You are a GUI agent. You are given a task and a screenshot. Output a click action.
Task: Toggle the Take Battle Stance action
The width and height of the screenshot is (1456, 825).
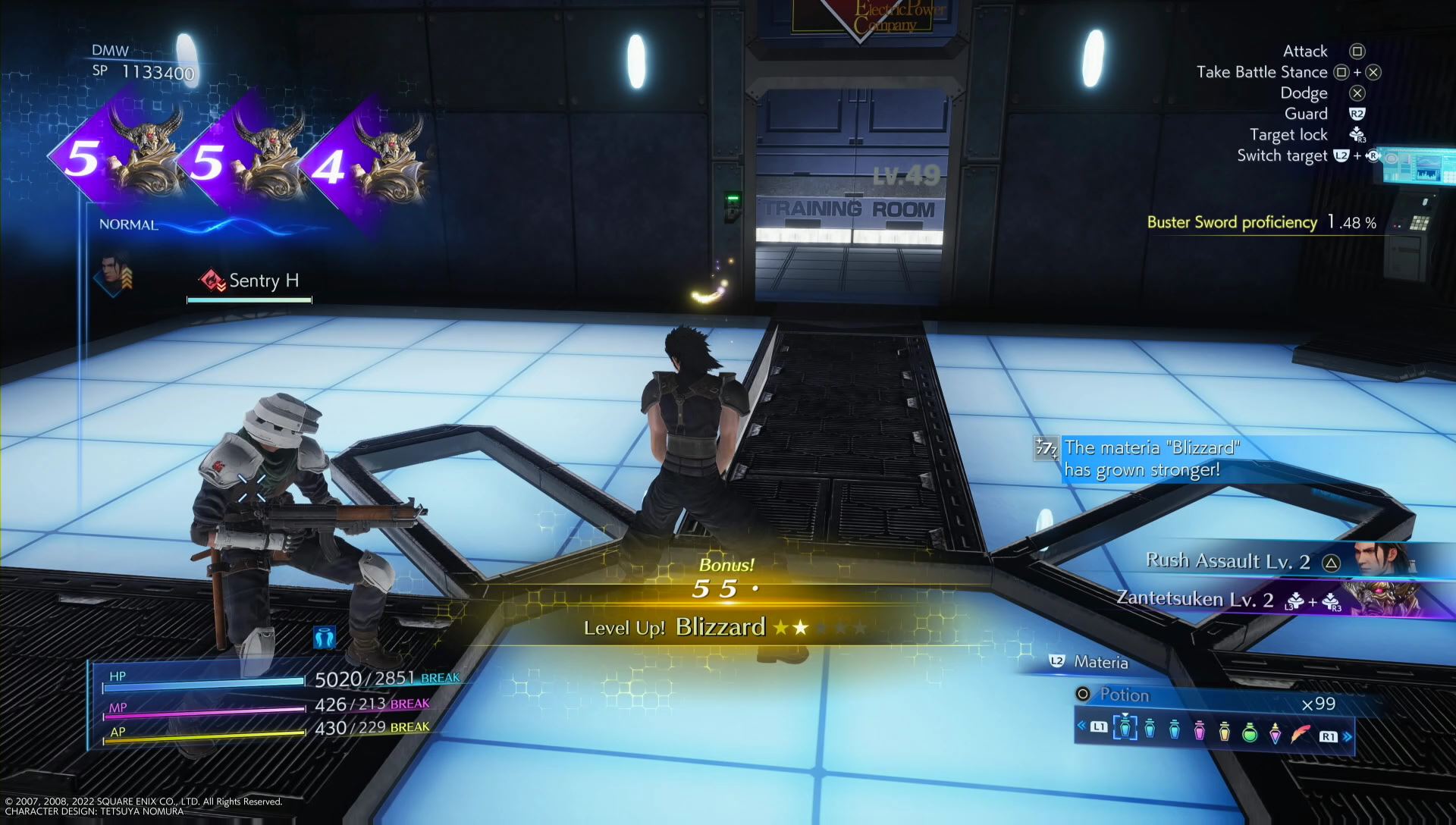click(x=1261, y=72)
